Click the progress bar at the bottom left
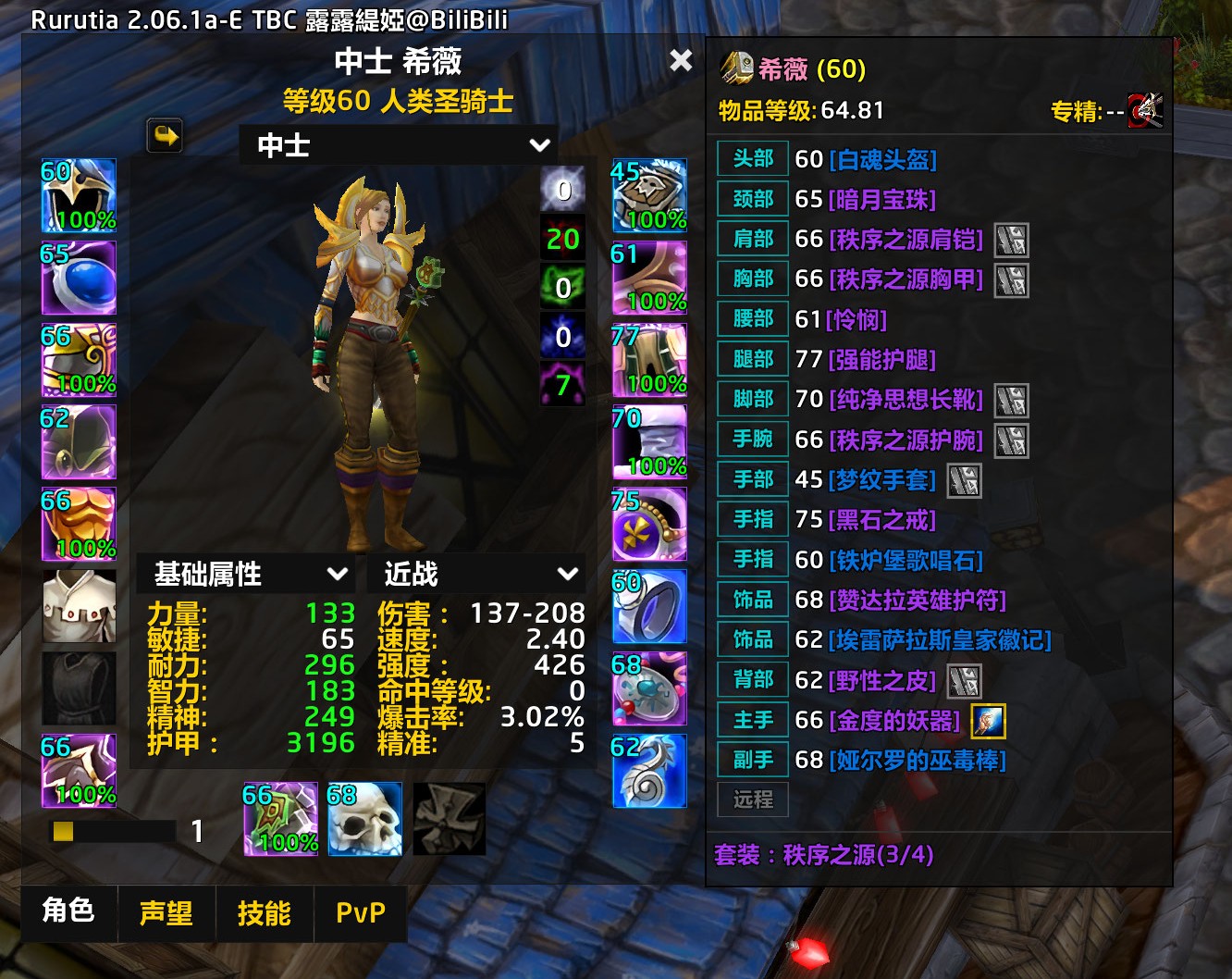 click(111, 832)
